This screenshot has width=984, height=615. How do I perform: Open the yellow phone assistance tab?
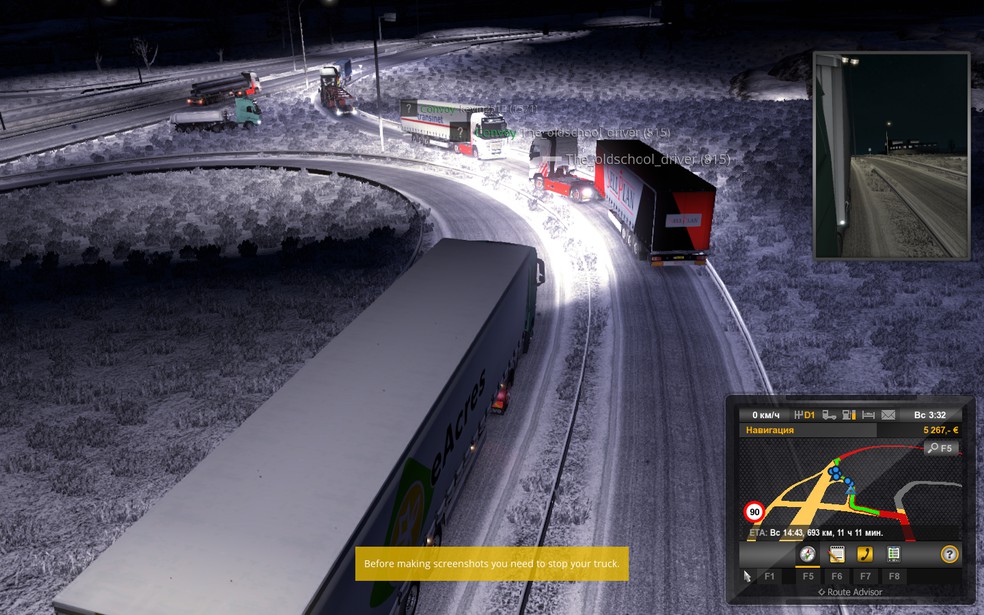coord(865,554)
